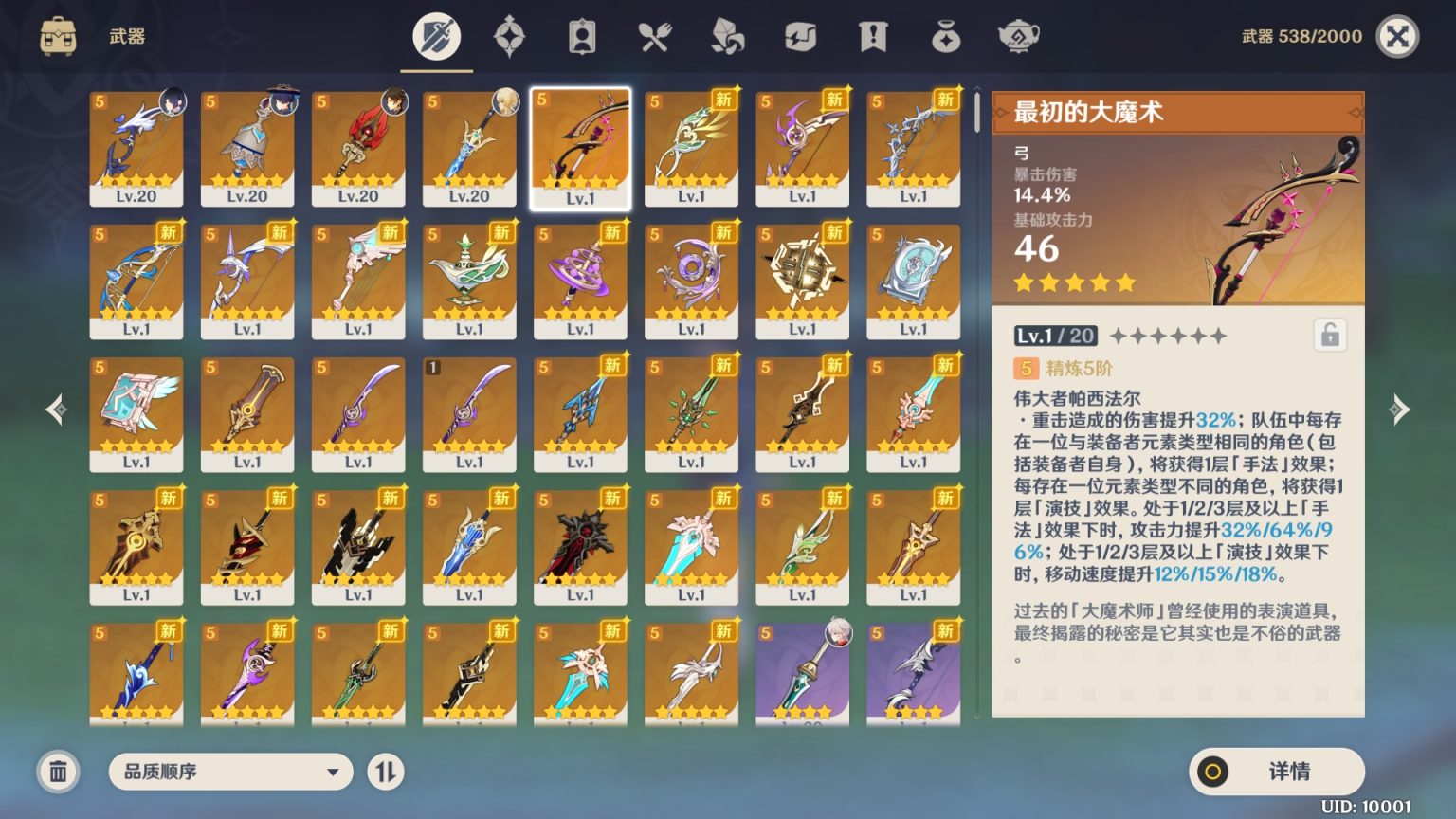Click the trash can delete button
This screenshot has height=819, width=1456.
[58, 772]
